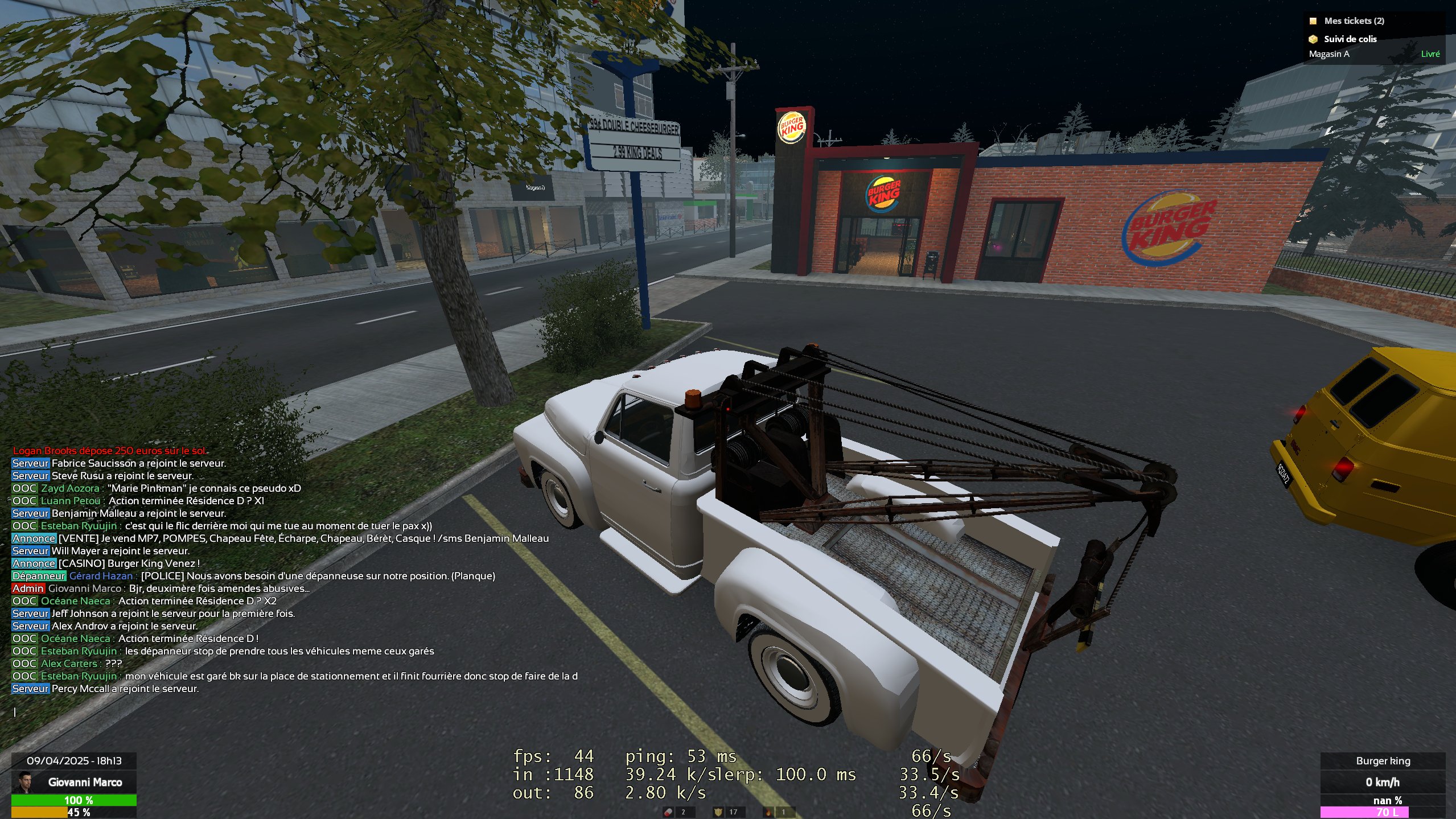Screen dimensions: 1456x819
Task: Click the flame icon
Action: (x=768, y=812)
